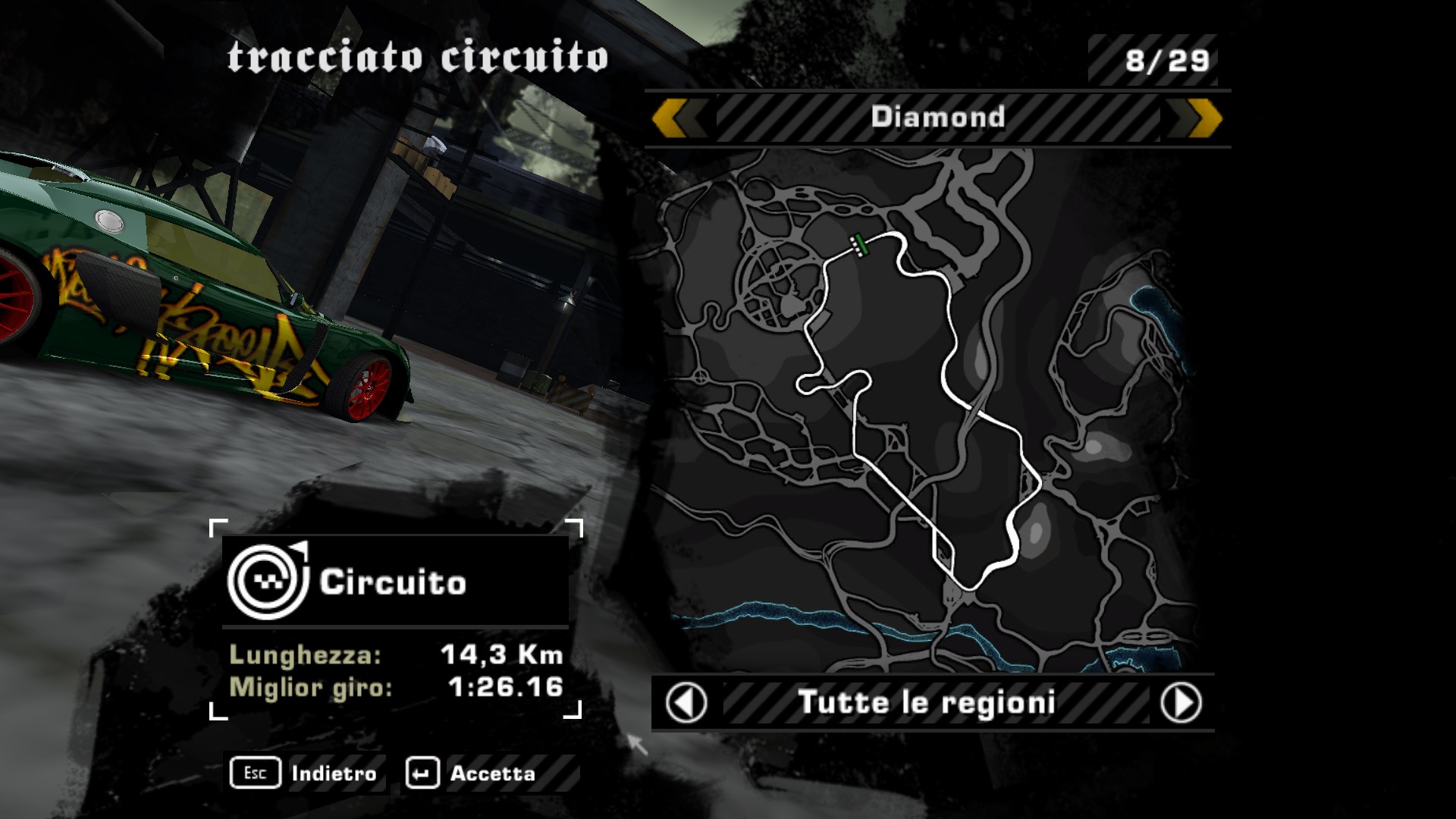Click the Diamond circuit map preview
The image size is (1456, 819).
click(925, 409)
